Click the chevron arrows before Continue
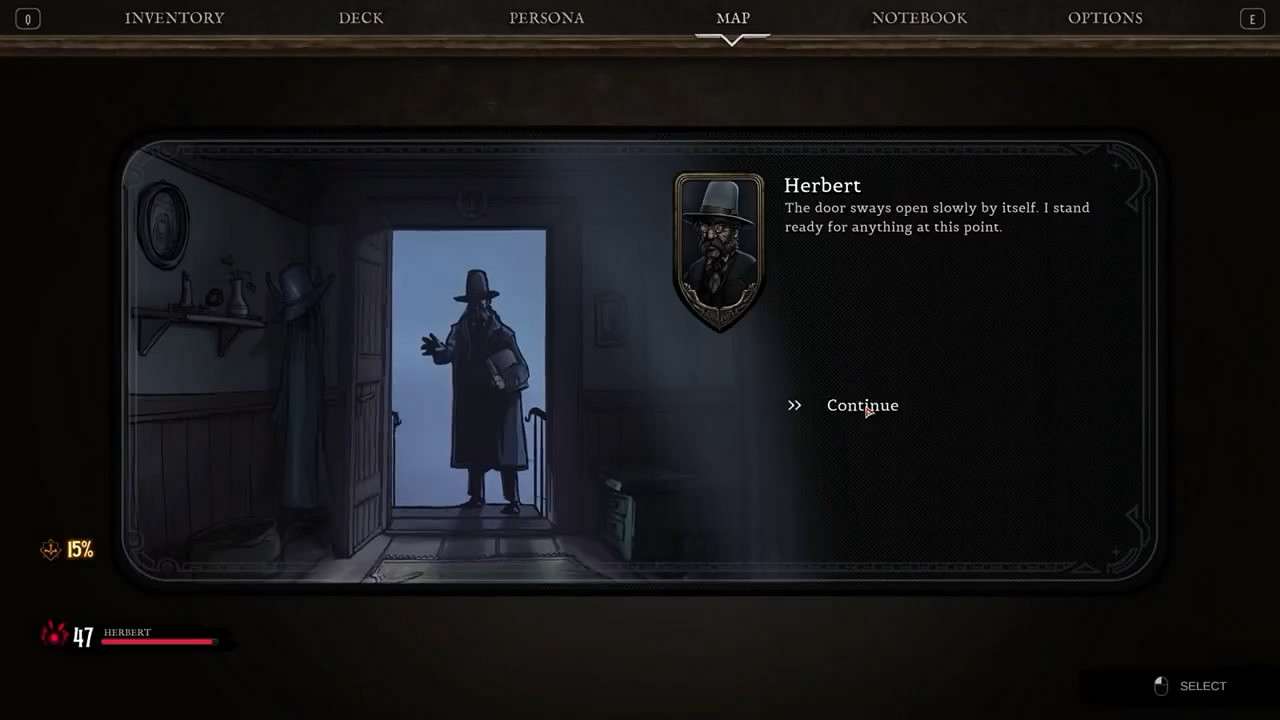This screenshot has width=1280, height=720. 794,405
